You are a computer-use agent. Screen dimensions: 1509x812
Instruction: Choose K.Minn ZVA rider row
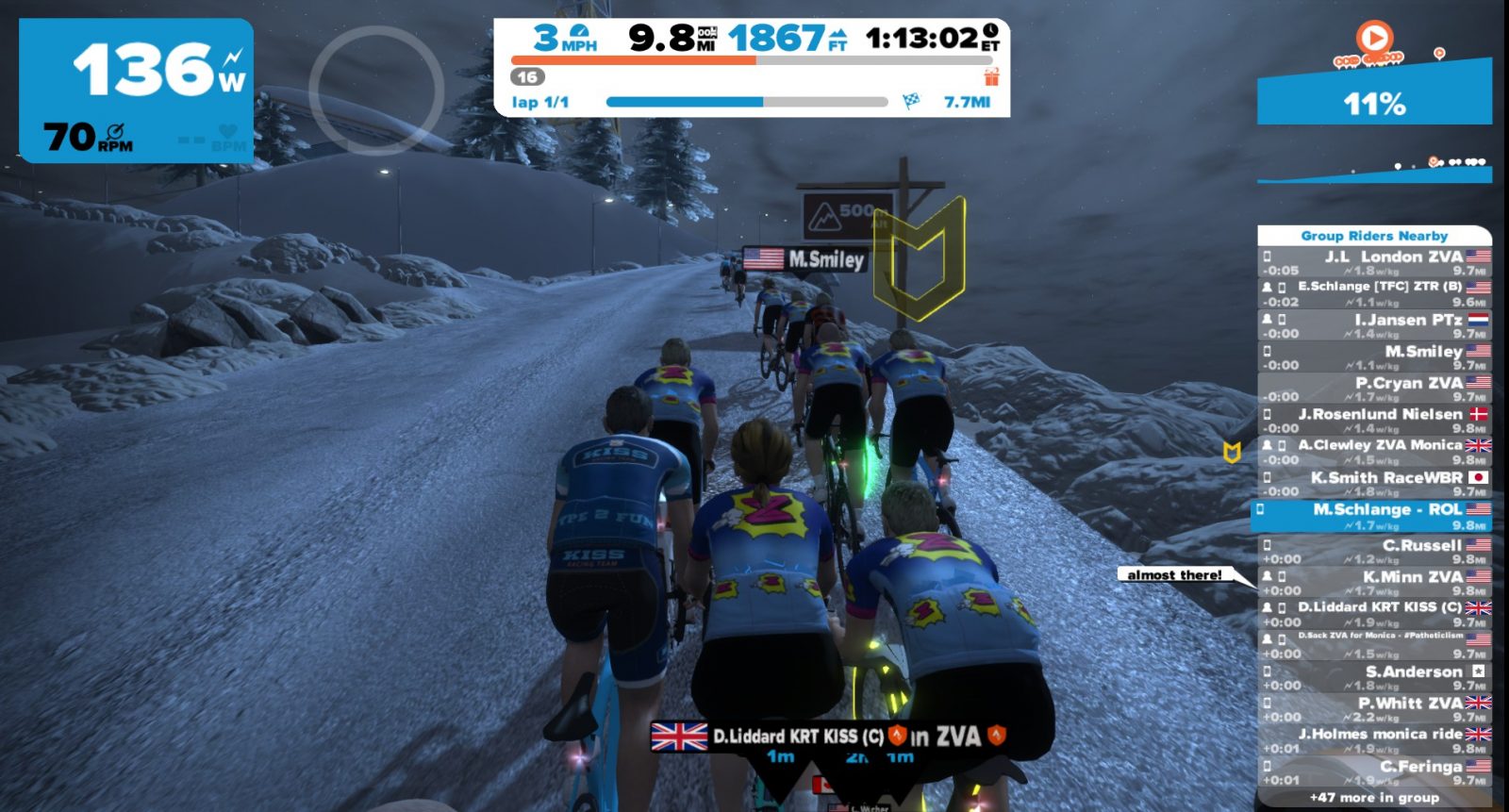click(1375, 583)
